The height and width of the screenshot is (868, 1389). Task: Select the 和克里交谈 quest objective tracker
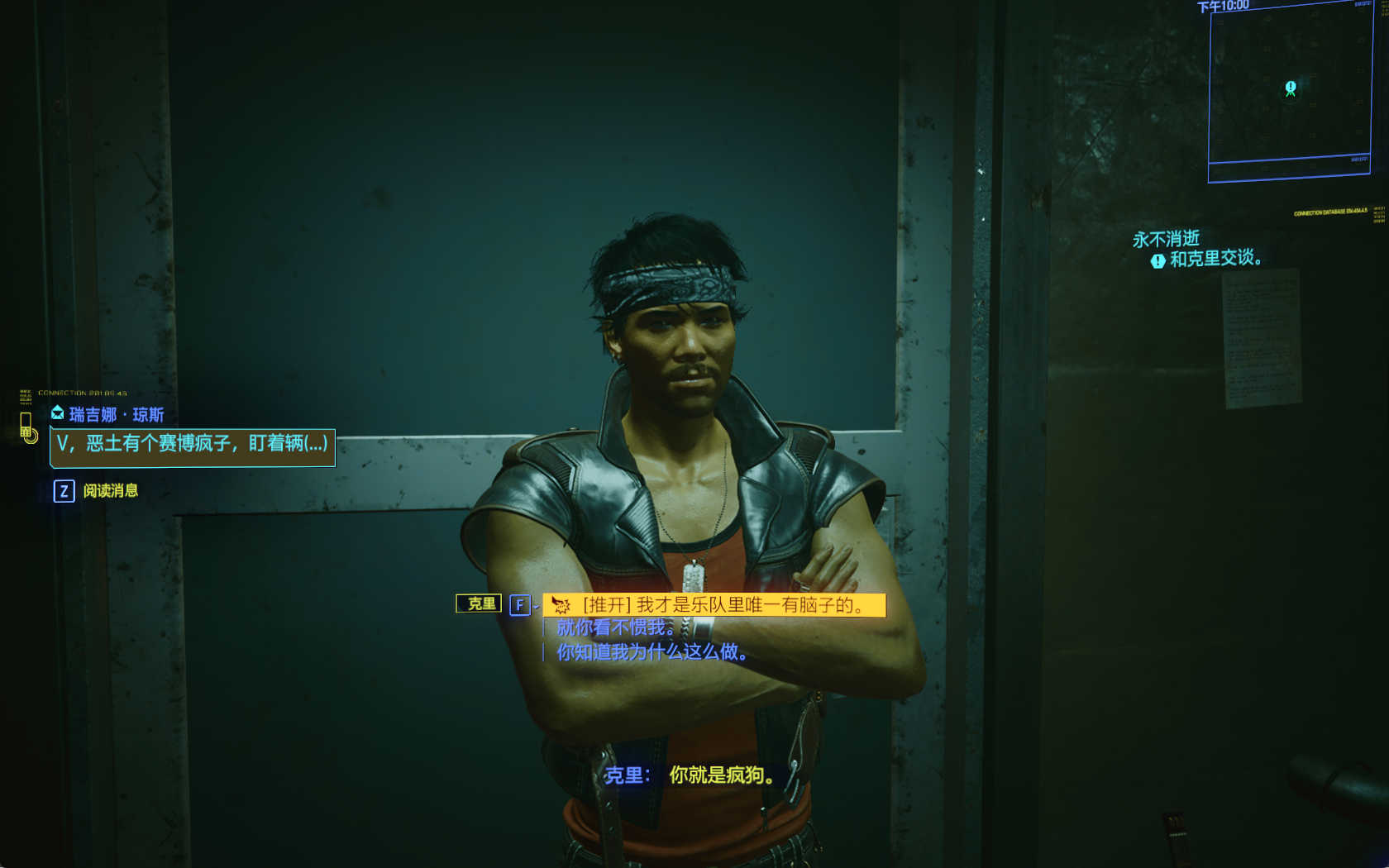pyautogui.click(x=1215, y=260)
